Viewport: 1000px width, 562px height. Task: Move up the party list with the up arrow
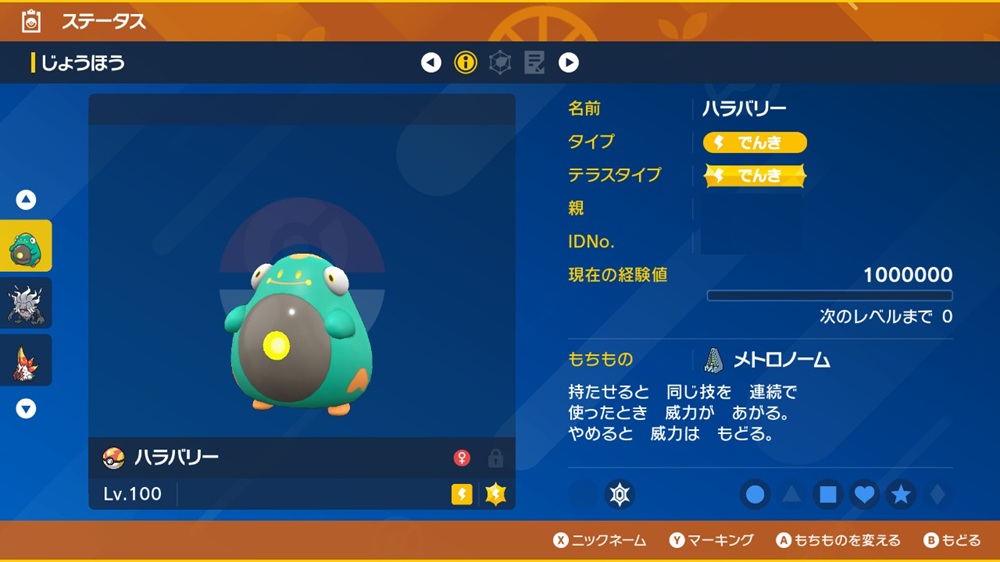pyautogui.click(x=26, y=200)
